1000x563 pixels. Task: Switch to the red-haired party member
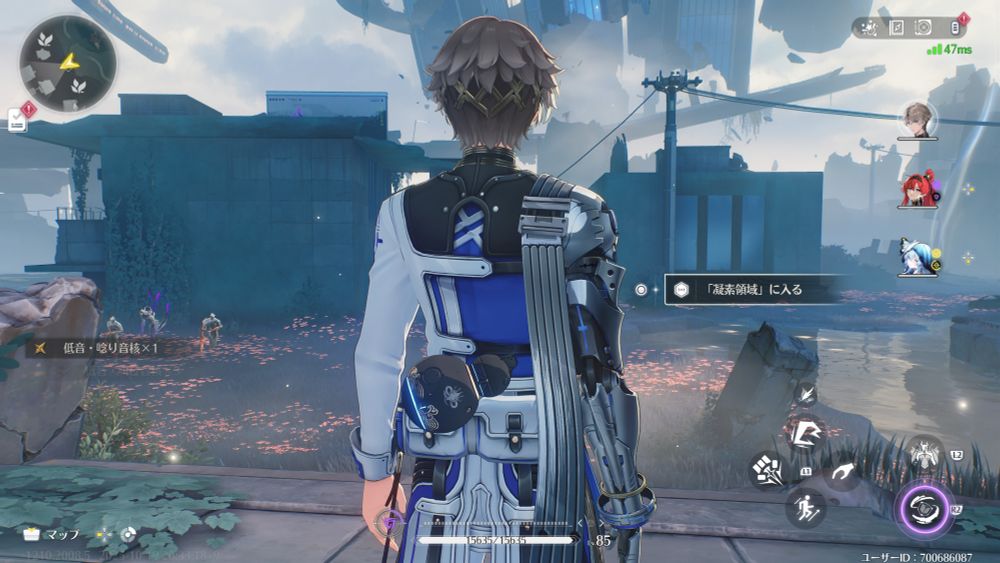(917, 188)
